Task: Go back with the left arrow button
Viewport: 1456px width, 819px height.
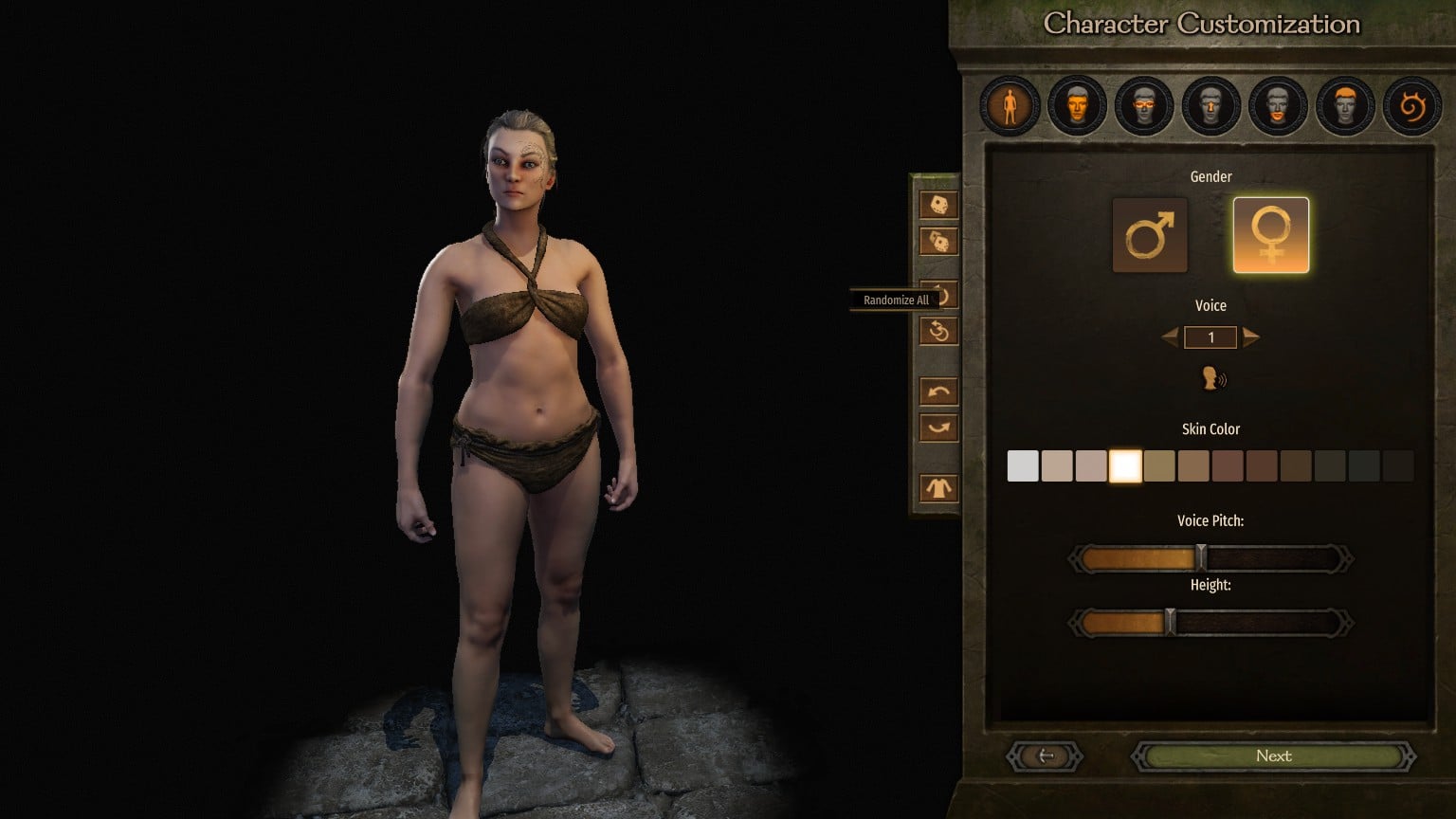Action: pos(1046,756)
